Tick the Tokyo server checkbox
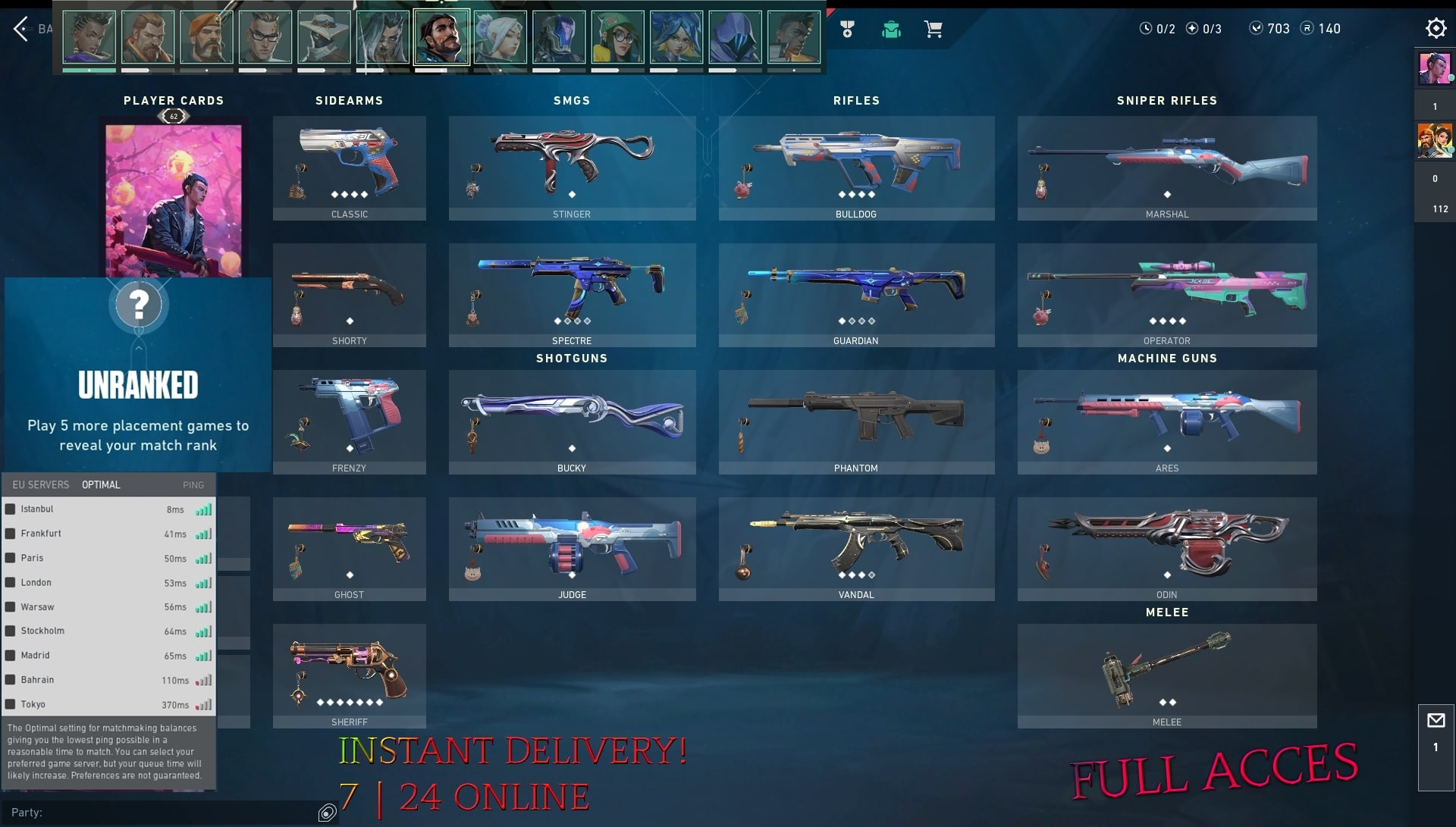The image size is (1456, 827). pos(11,704)
